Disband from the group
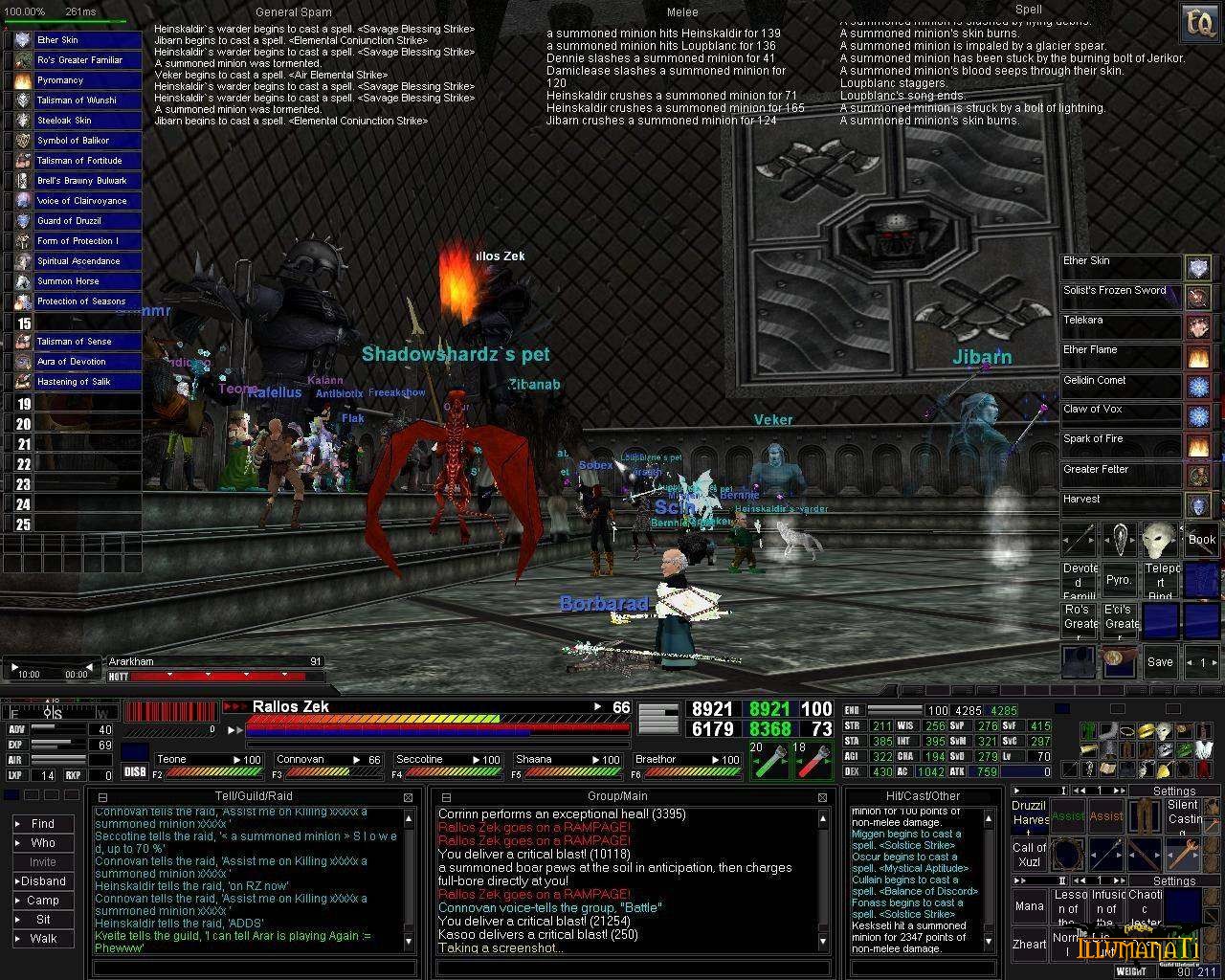Image resolution: width=1225 pixels, height=980 pixels. (x=42, y=880)
